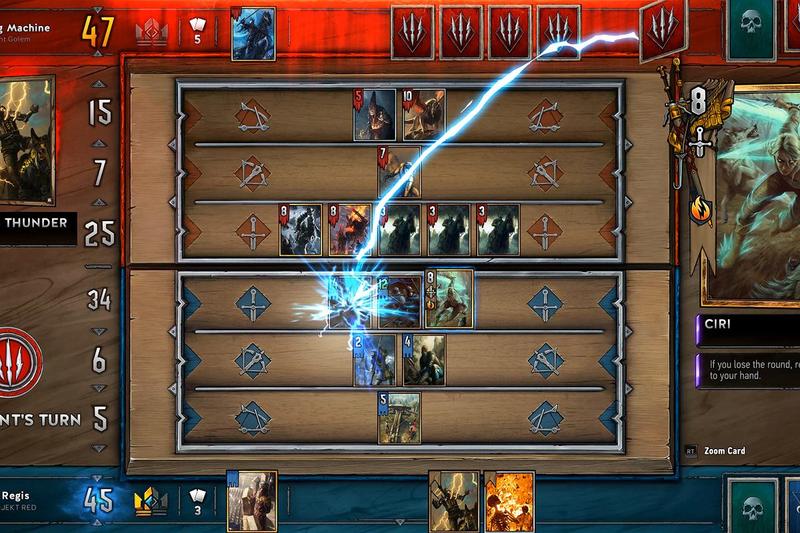800x533 pixels.
Task: Select your 2-power ranged card
Action: click(x=374, y=360)
